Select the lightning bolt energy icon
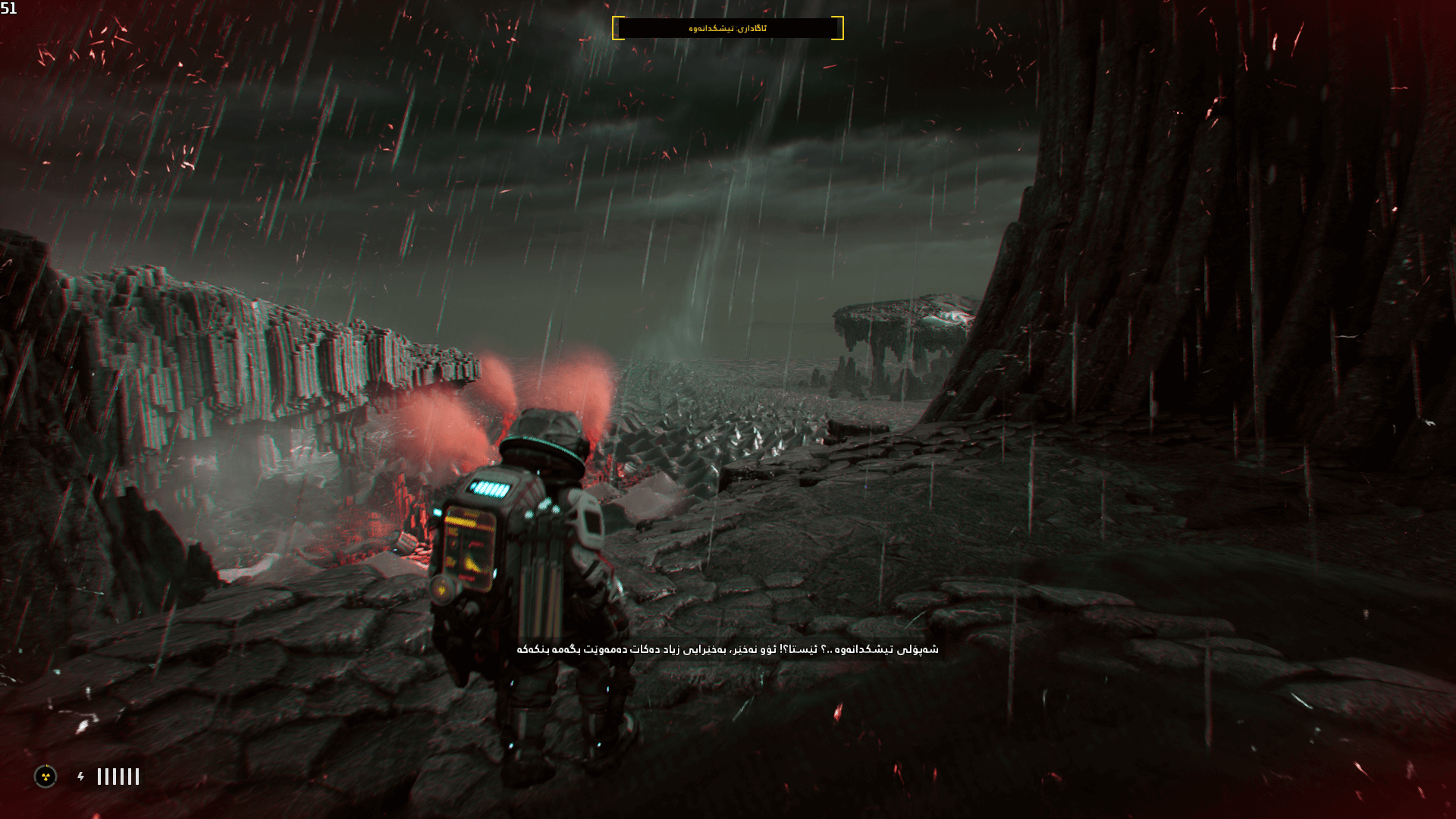Viewport: 1456px width, 819px height. coord(80,777)
